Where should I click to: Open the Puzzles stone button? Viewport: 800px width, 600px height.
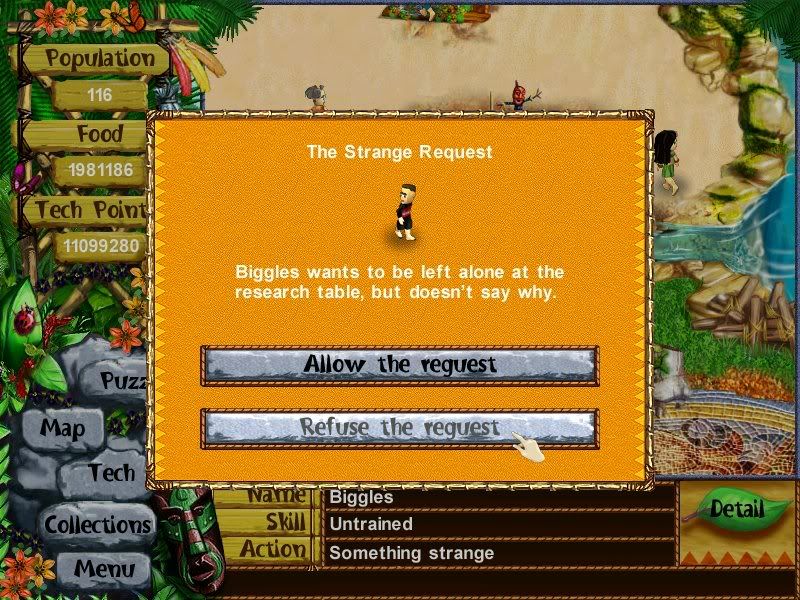[125, 381]
